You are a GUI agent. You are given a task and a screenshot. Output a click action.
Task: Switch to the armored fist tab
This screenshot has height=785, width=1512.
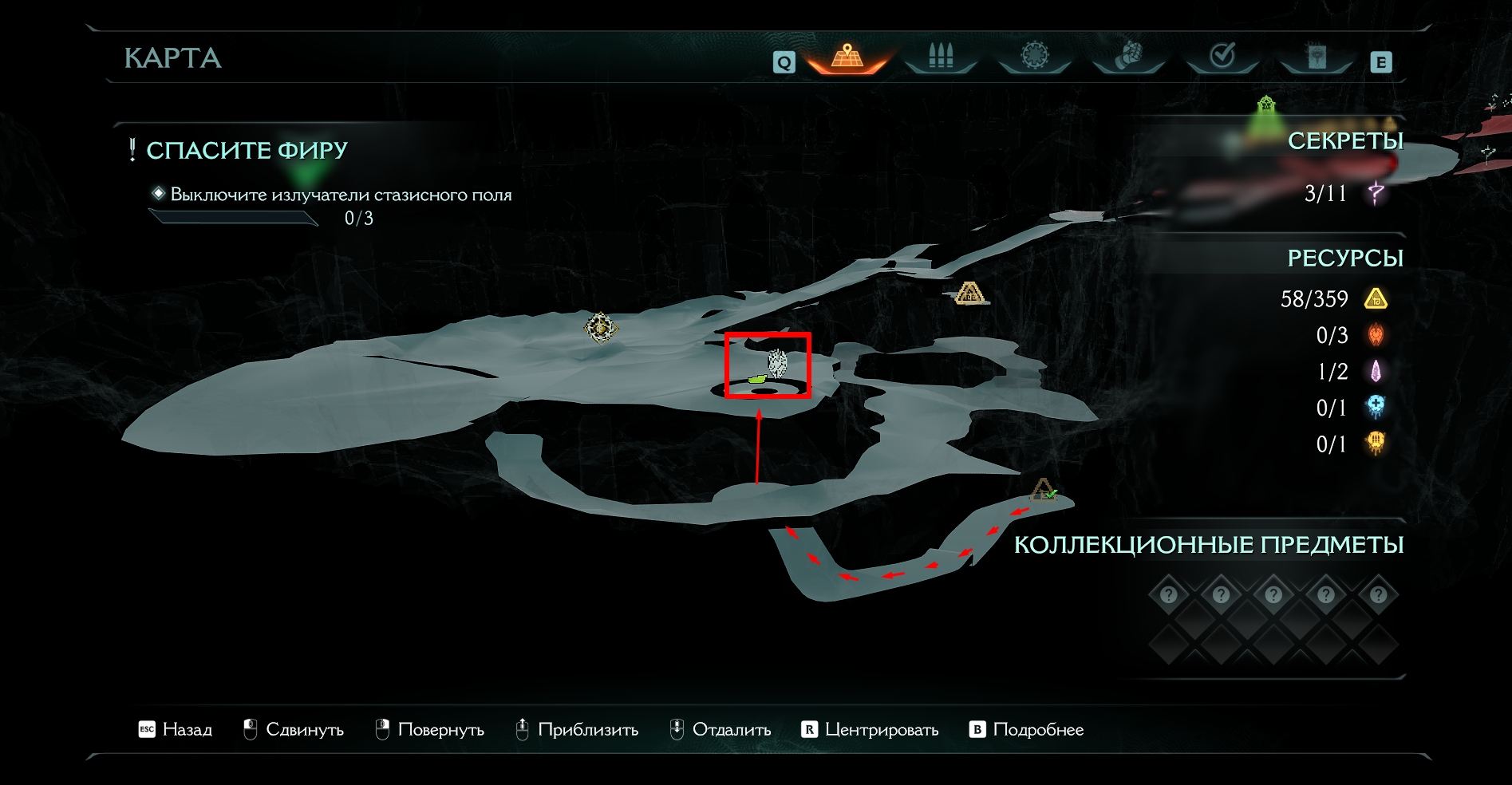(x=1128, y=57)
